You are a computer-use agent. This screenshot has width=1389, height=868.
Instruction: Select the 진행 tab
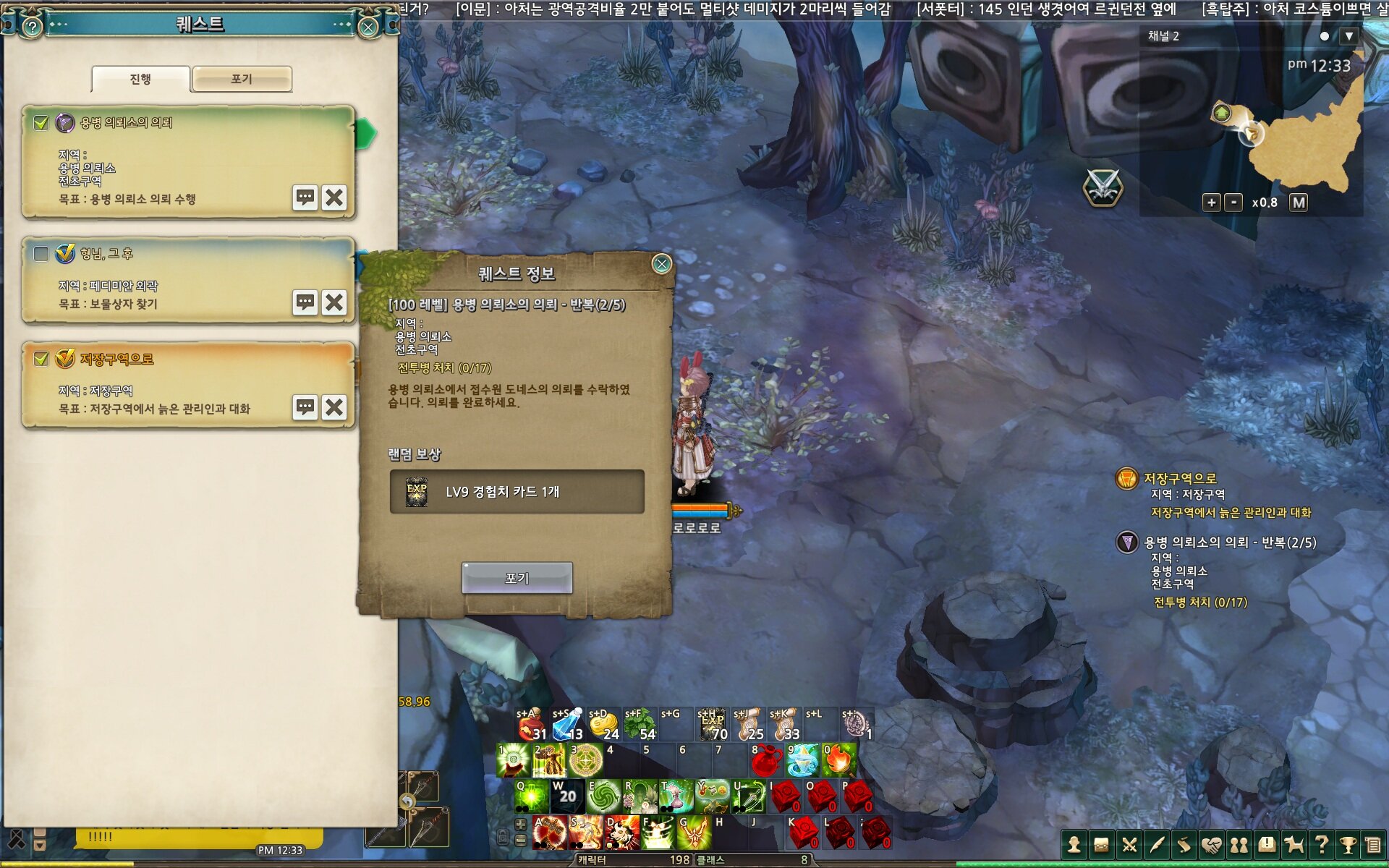point(140,79)
